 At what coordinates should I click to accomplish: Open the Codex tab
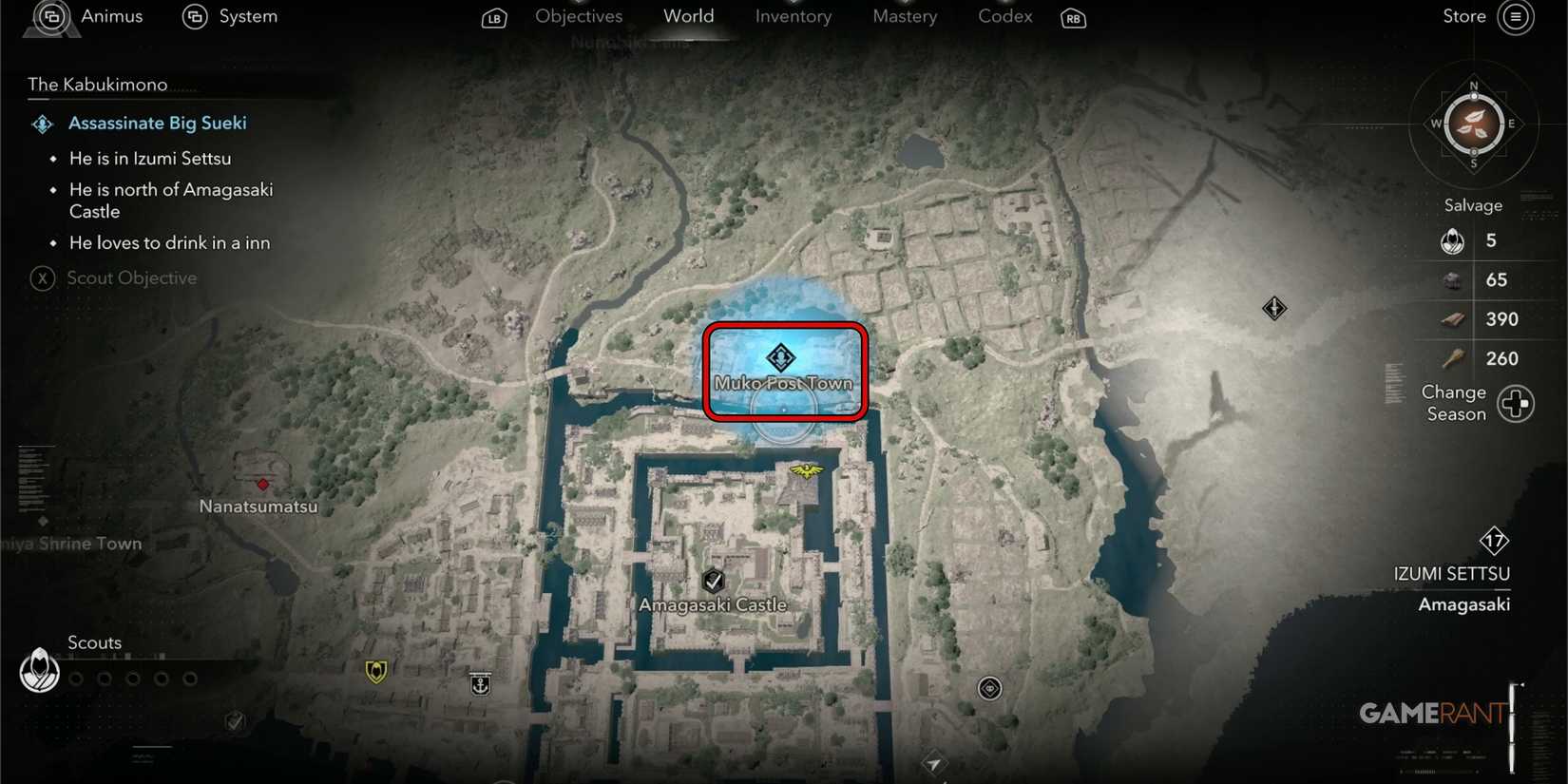[1004, 16]
